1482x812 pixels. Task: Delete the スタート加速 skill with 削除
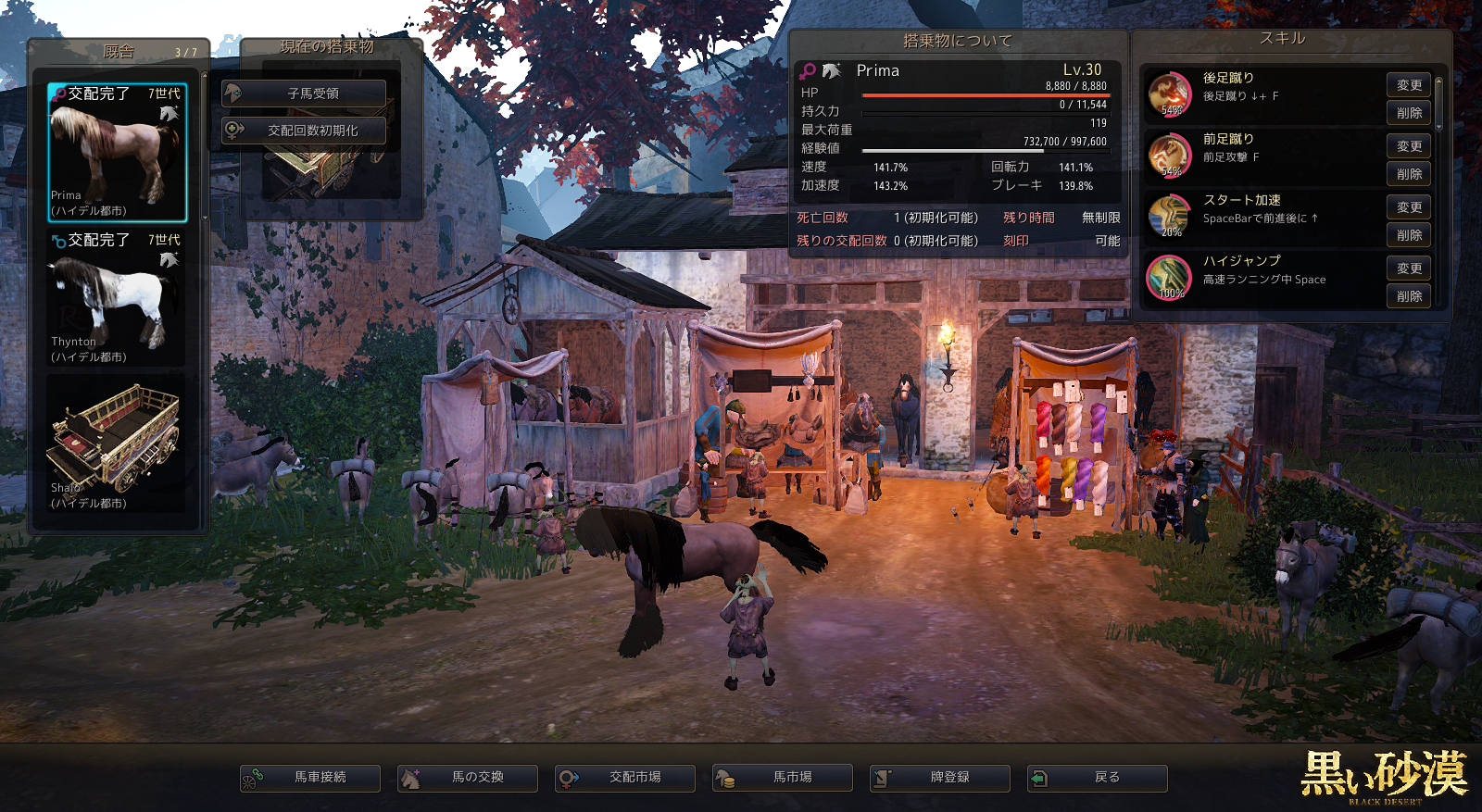click(1409, 235)
